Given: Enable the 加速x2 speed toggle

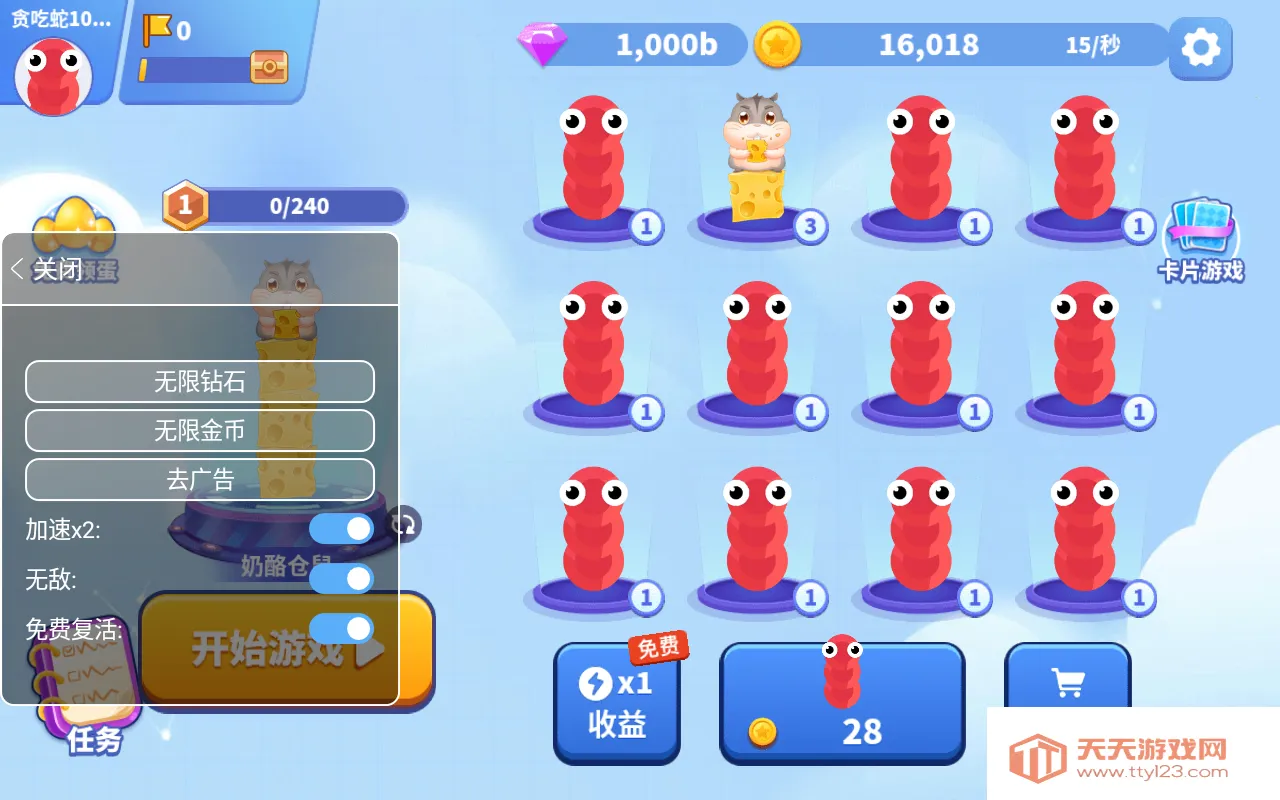Looking at the screenshot, I should (x=341, y=528).
